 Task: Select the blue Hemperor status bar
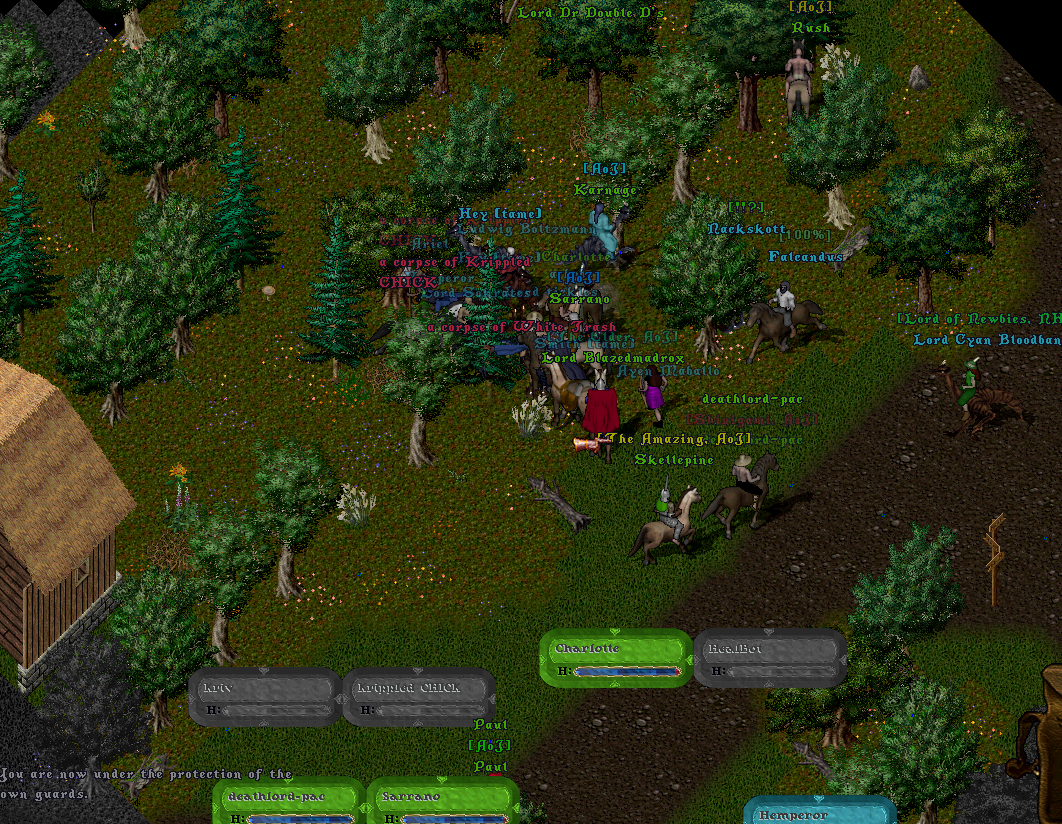819,812
